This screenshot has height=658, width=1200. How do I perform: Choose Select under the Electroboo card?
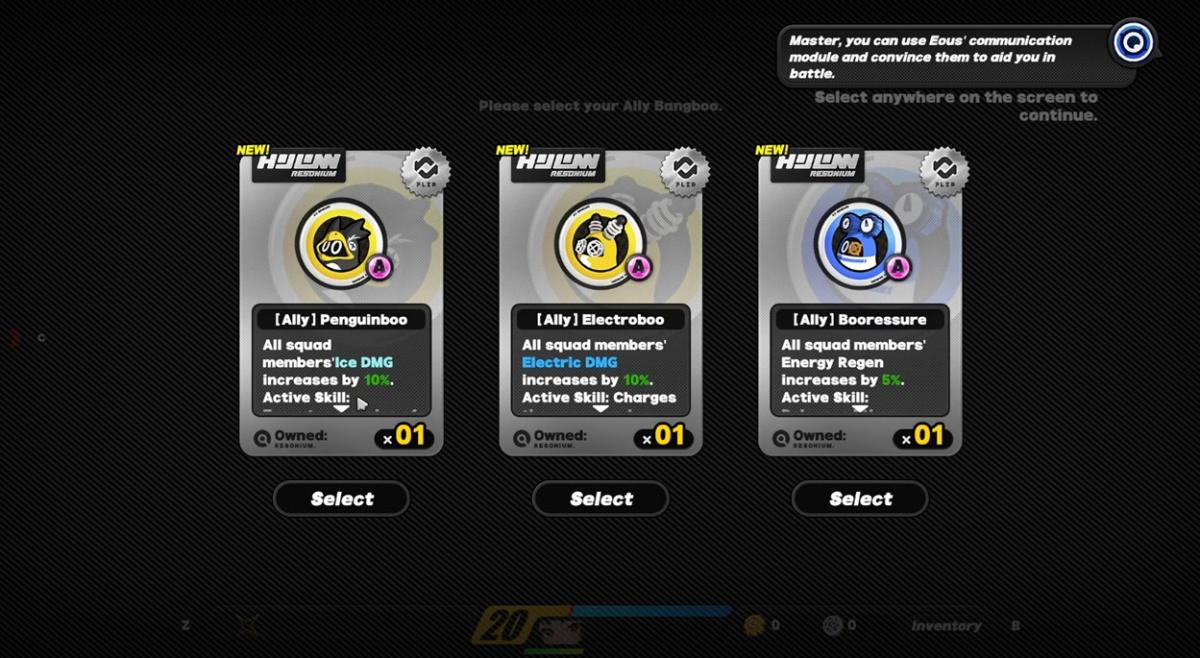coord(600,498)
